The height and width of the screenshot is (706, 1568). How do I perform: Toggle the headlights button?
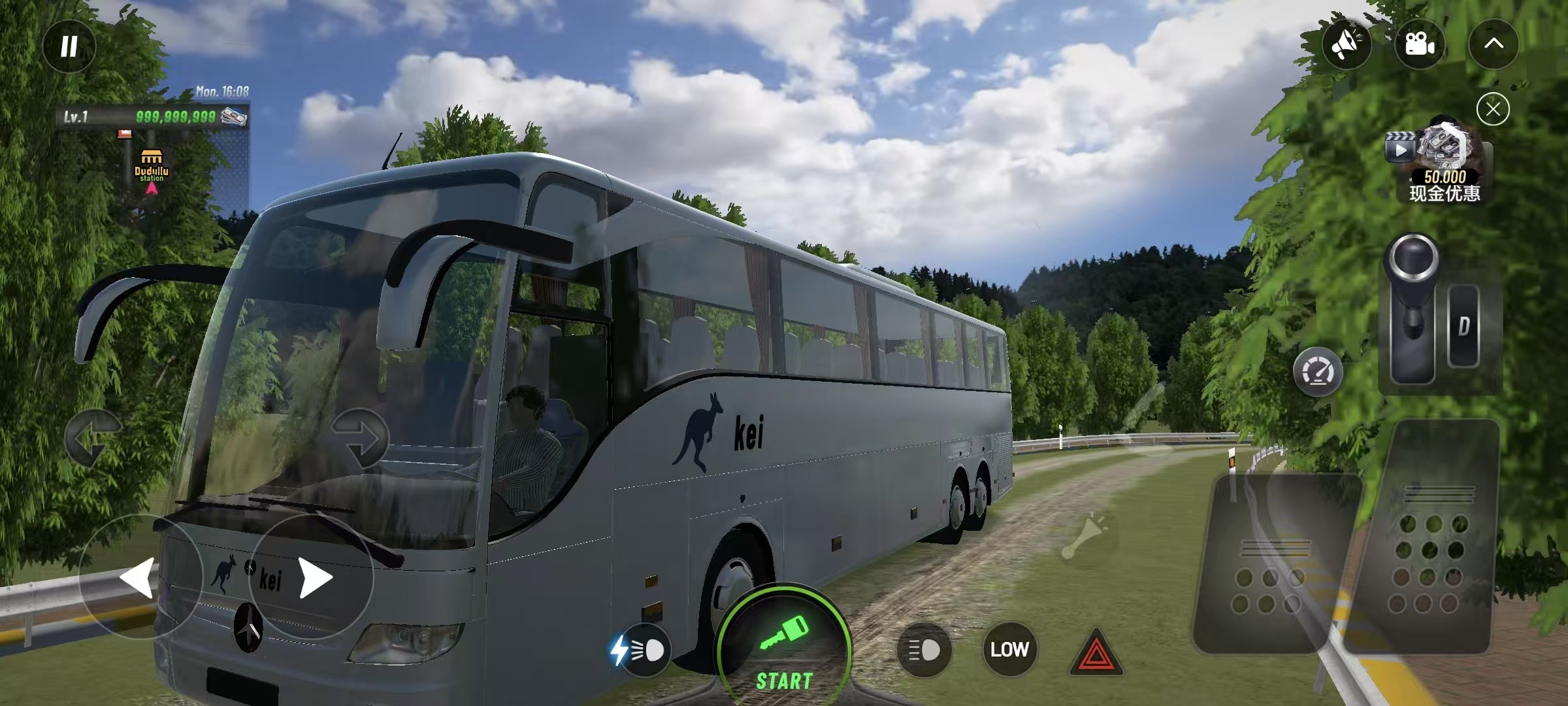click(924, 650)
